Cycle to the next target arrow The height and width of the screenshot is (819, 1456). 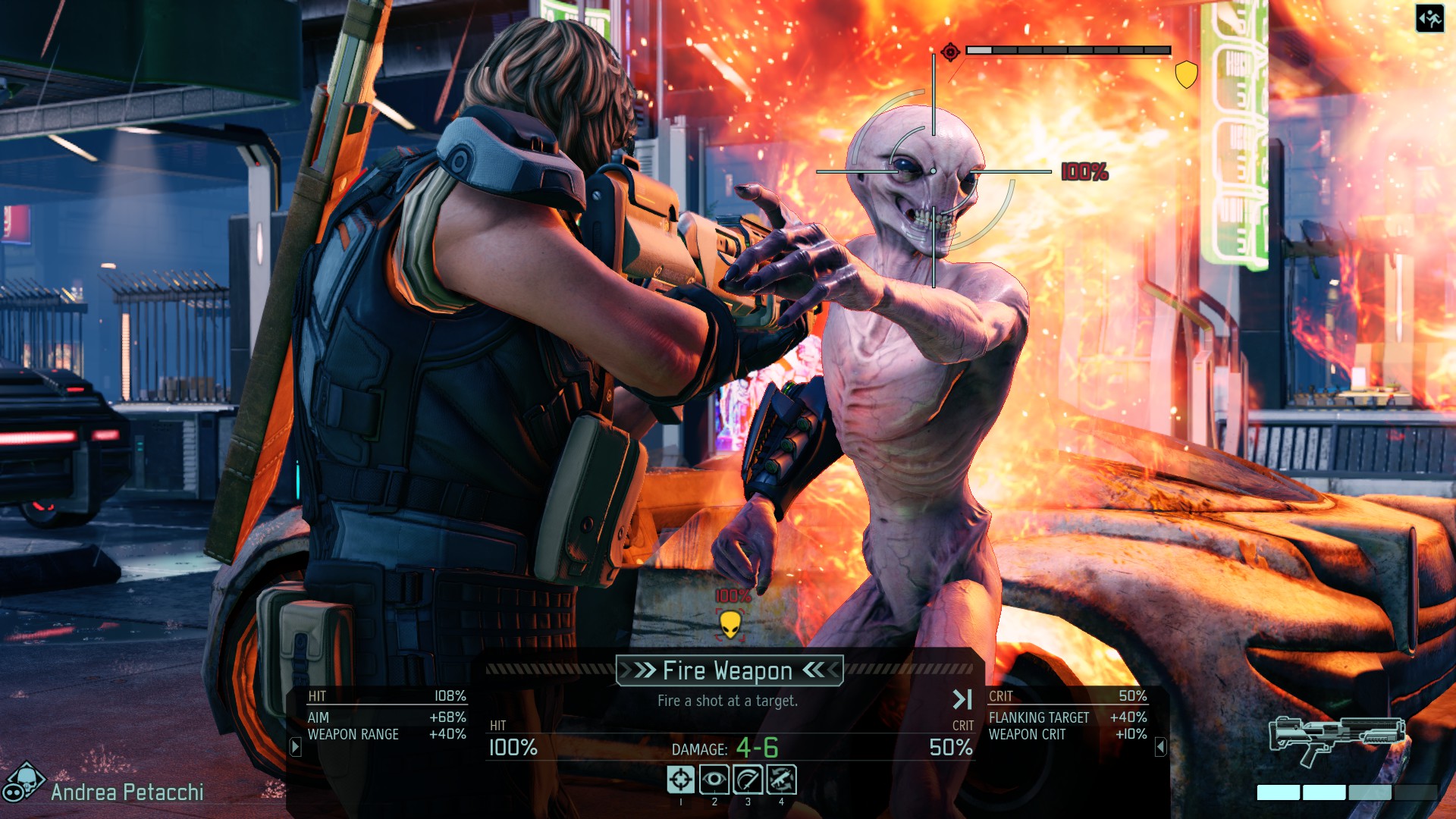tap(962, 699)
